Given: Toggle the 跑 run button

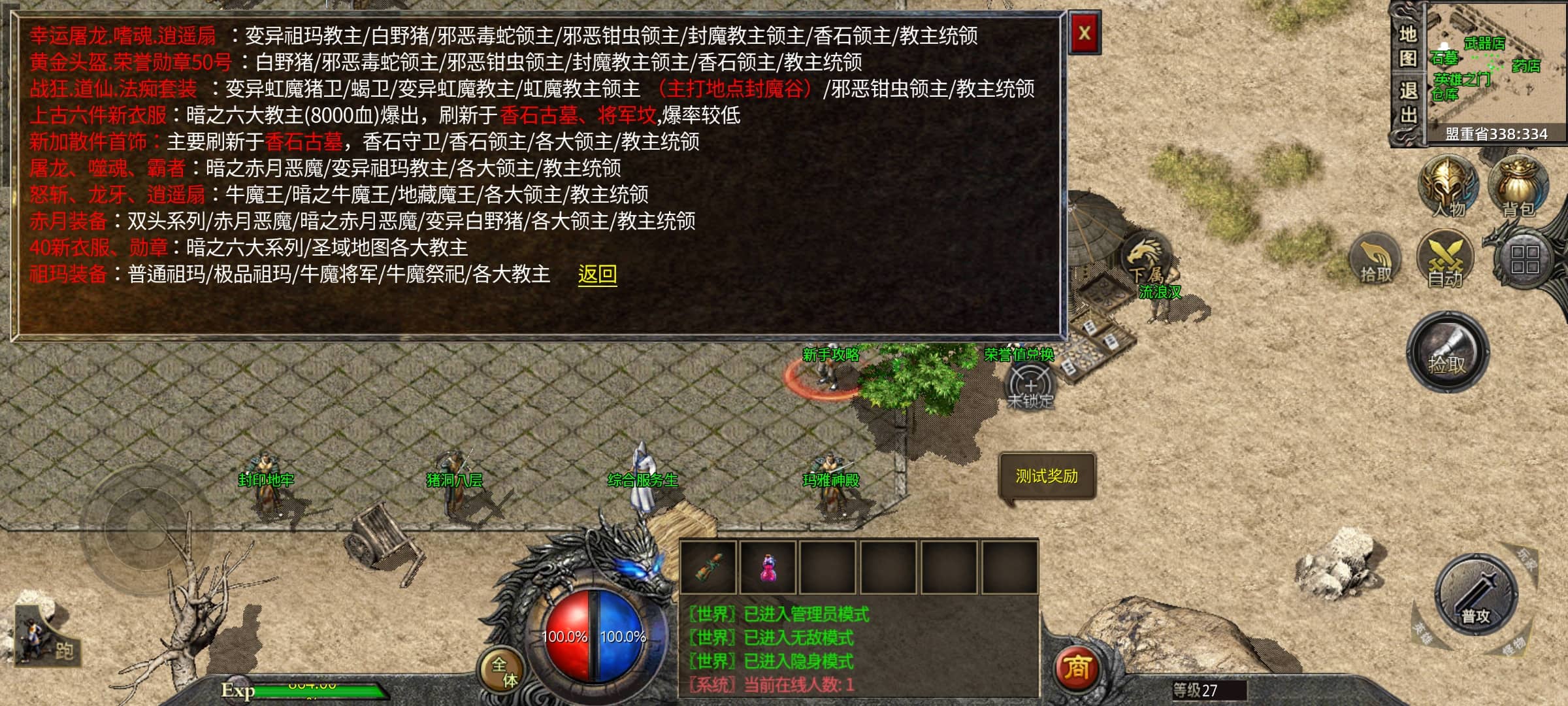Looking at the screenshot, I should [x=47, y=637].
